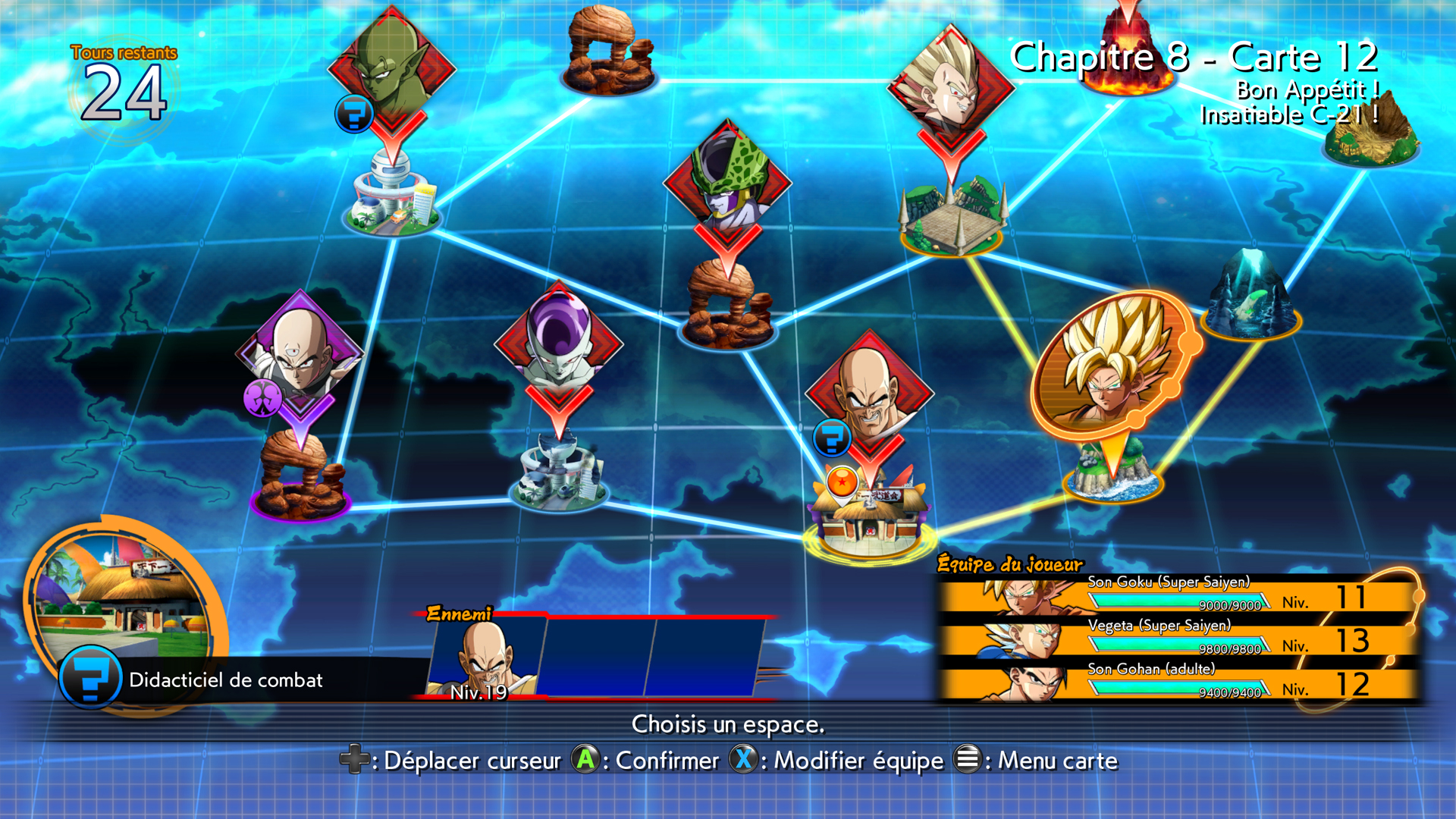Select Son Gohan (adulte) team row
1456x819 pixels.
(x=1178, y=683)
